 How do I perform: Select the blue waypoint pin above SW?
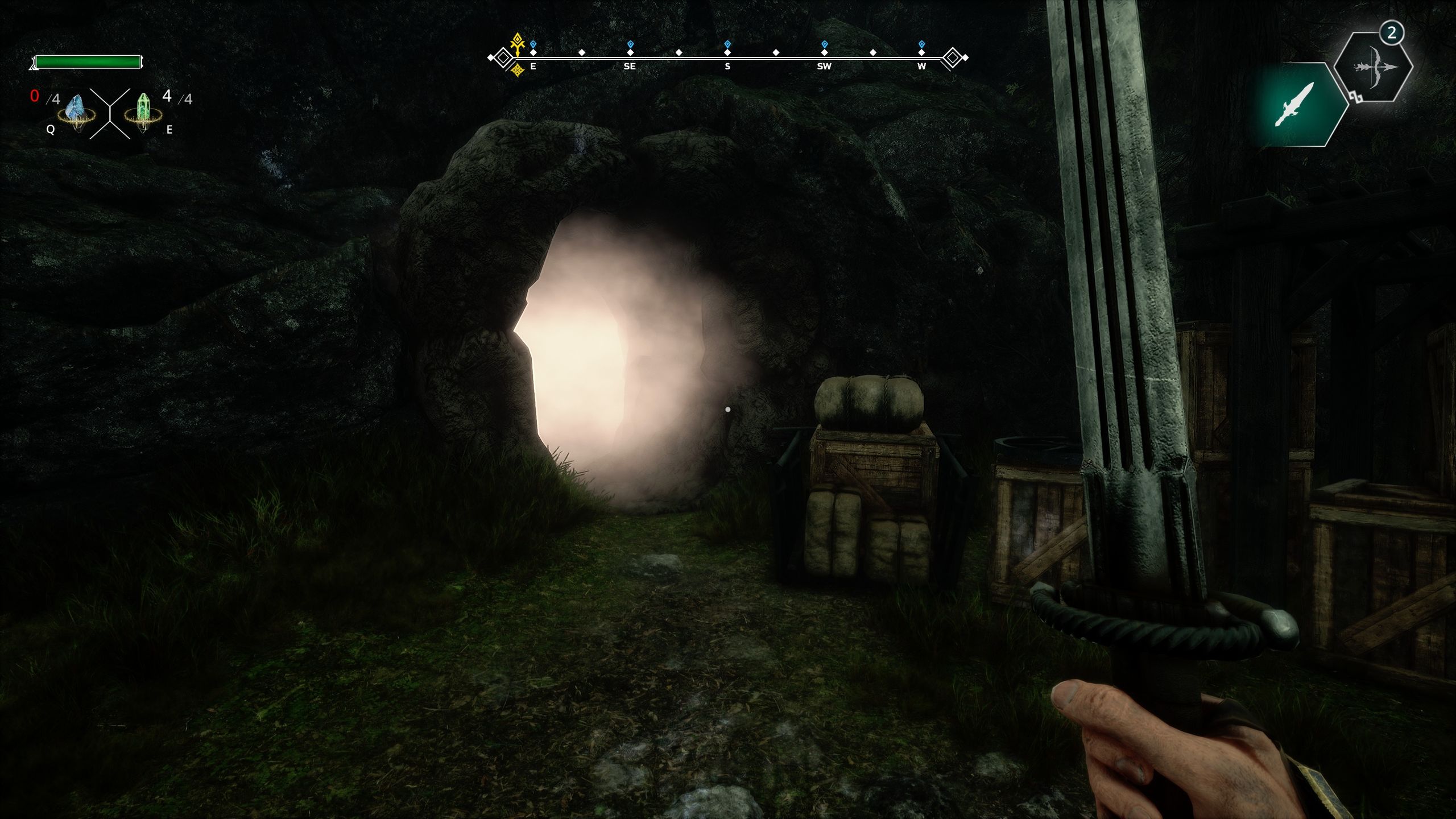click(x=825, y=44)
